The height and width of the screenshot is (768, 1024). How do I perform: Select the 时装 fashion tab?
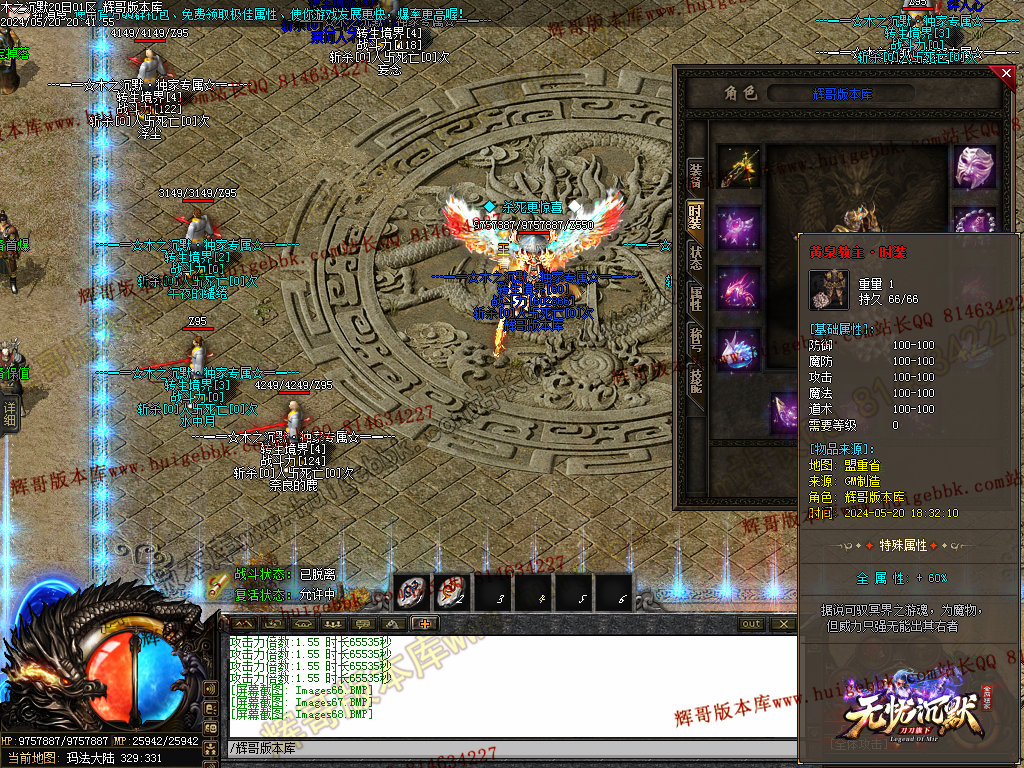pos(695,214)
